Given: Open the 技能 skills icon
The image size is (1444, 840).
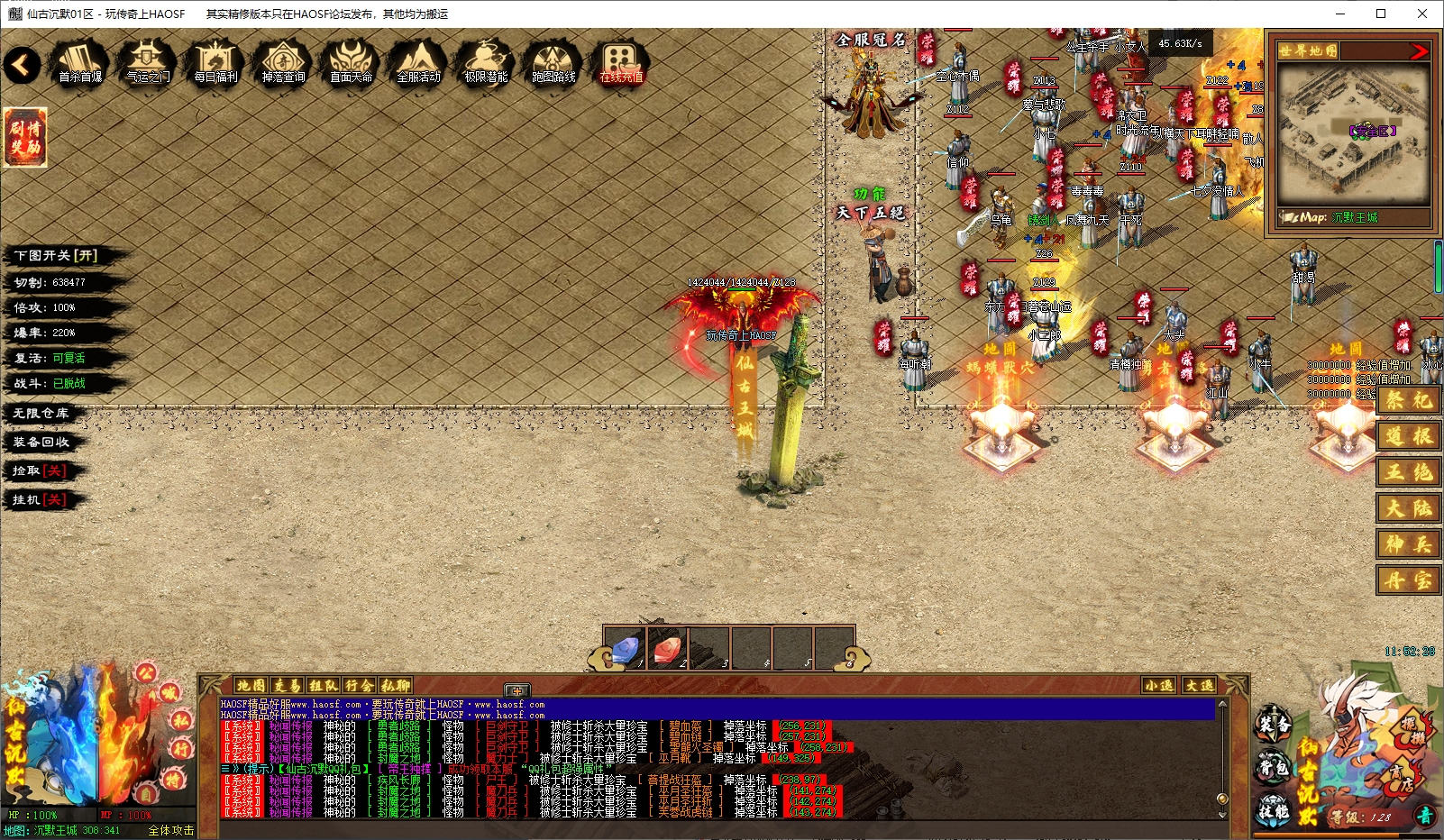Looking at the screenshot, I should (1274, 809).
